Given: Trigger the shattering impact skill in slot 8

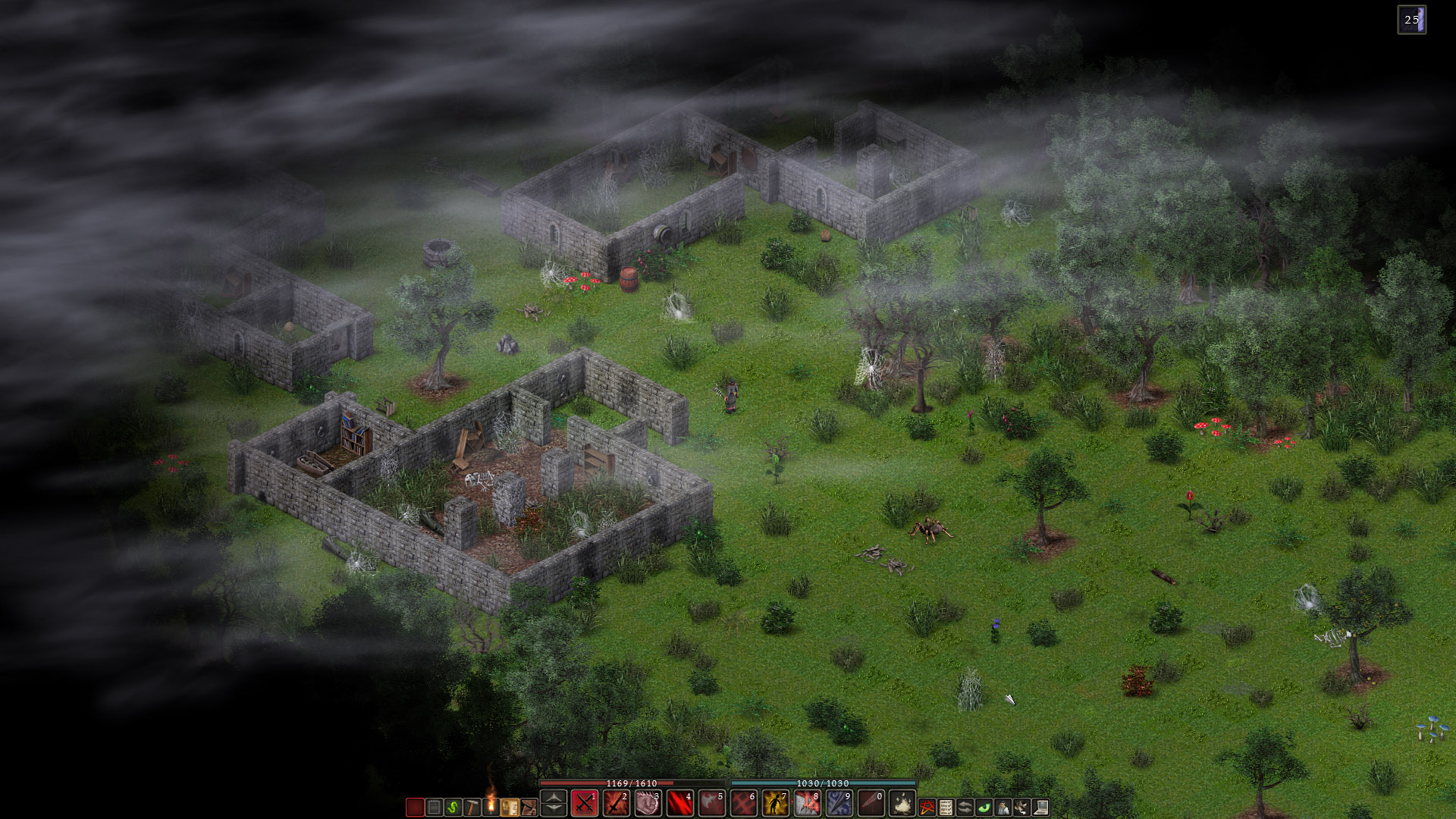Looking at the screenshot, I should click(807, 803).
